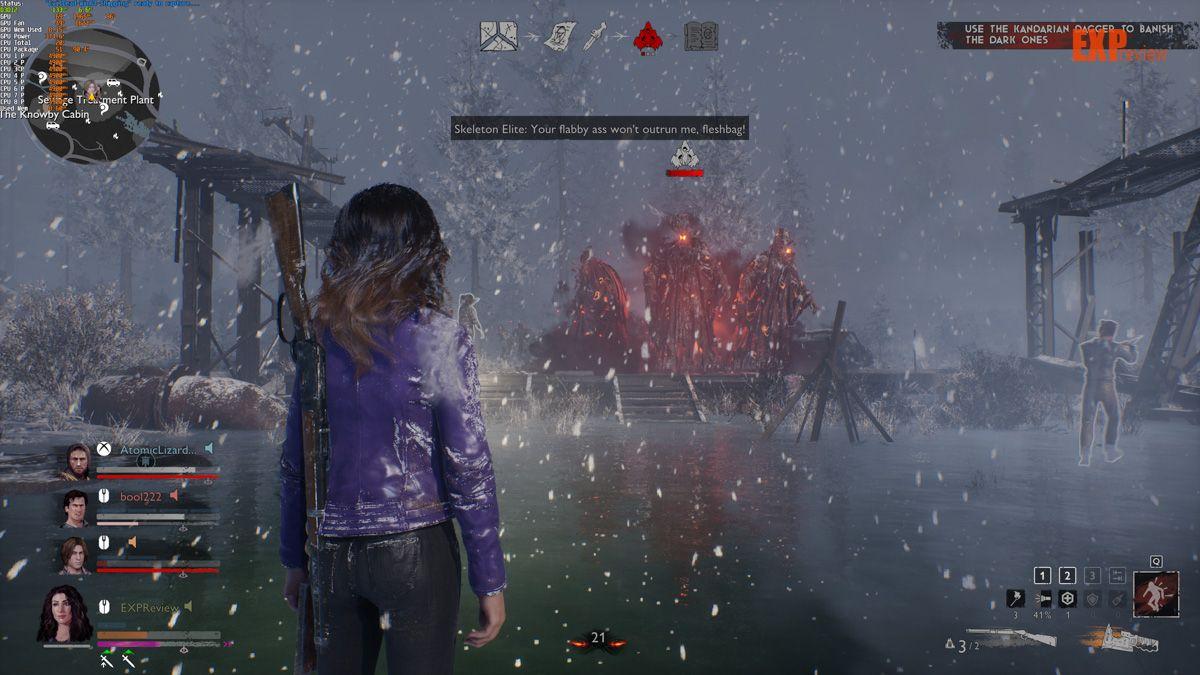
Task: Select AtomicLizard's teammate portrait
Action: [76, 460]
